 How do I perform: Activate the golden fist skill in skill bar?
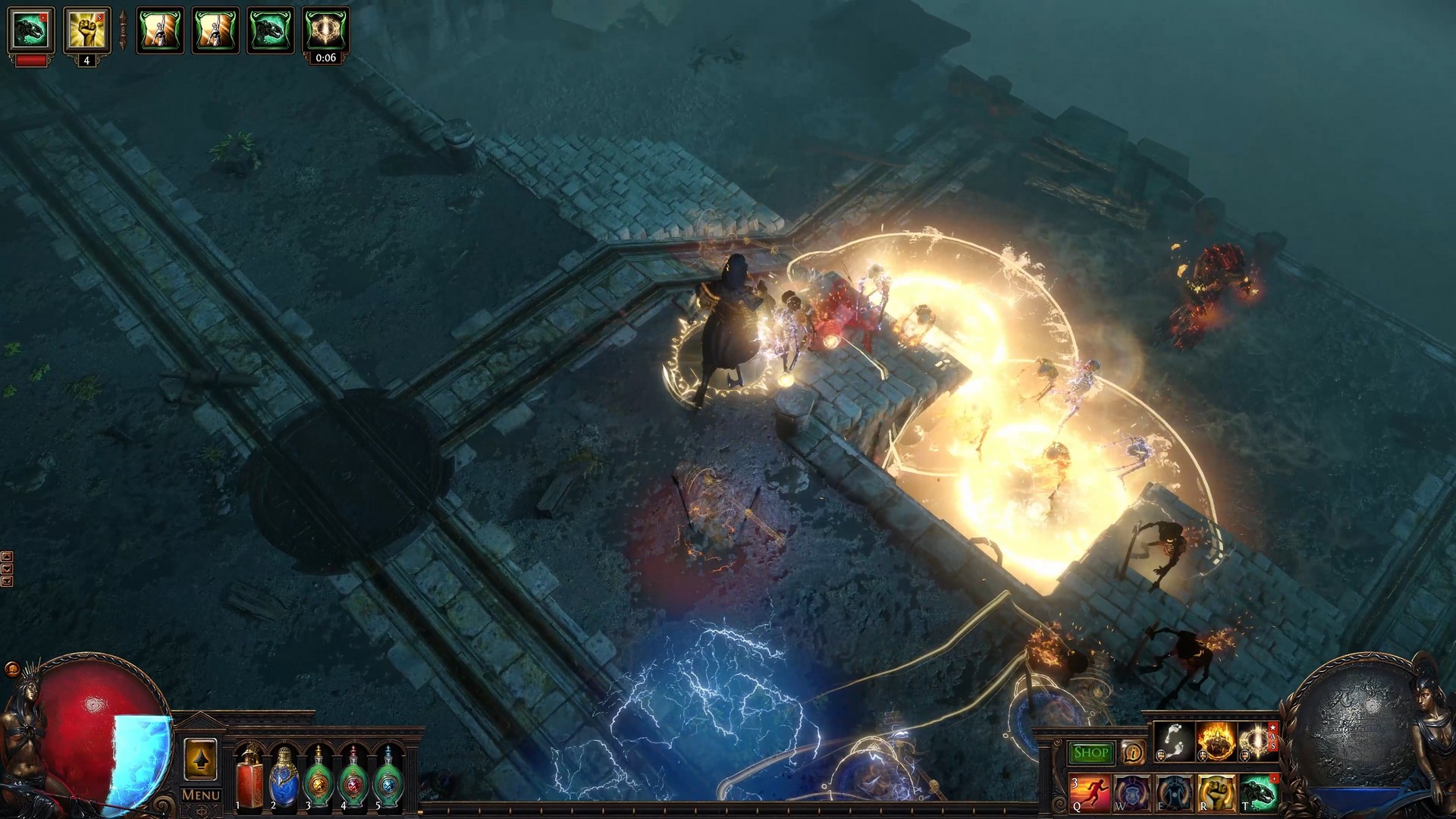[x=1216, y=792]
